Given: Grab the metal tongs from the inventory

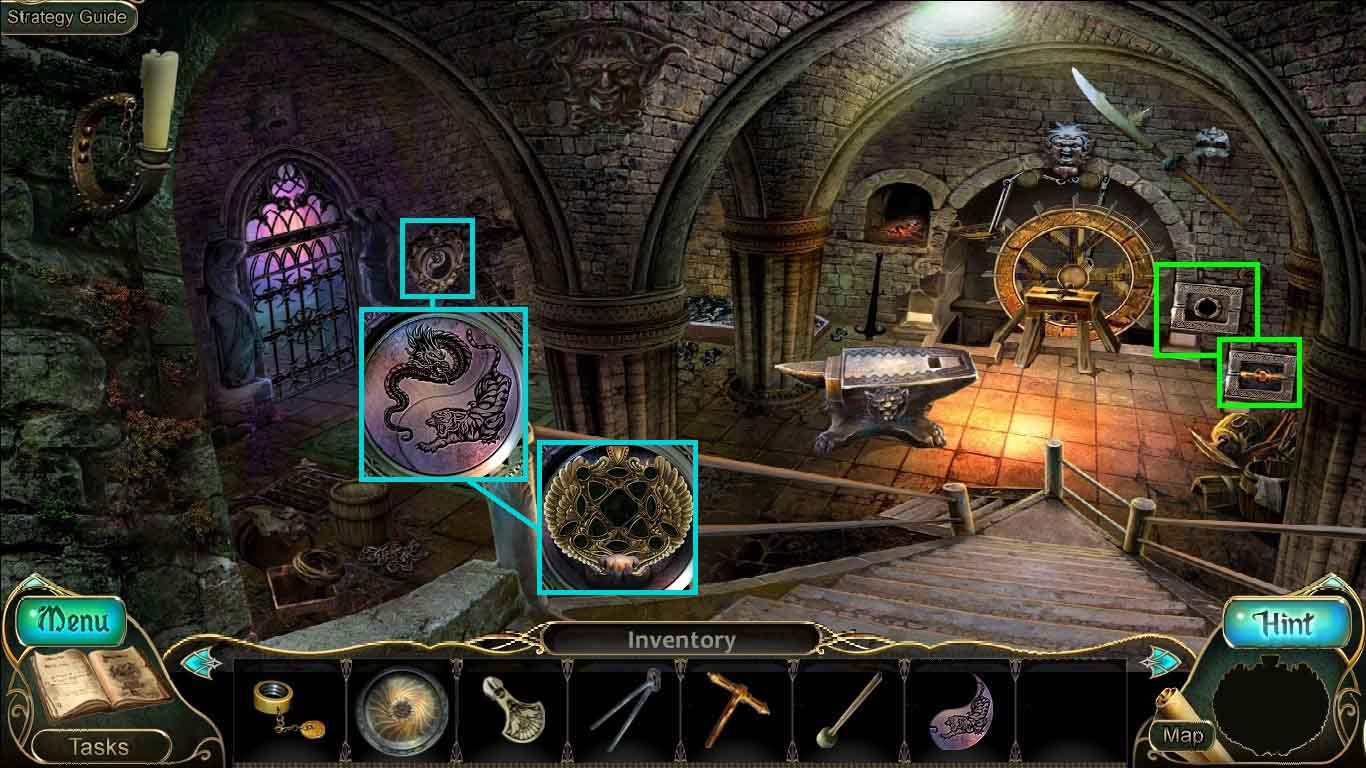Looking at the screenshot, I should [x=626, y=708].
